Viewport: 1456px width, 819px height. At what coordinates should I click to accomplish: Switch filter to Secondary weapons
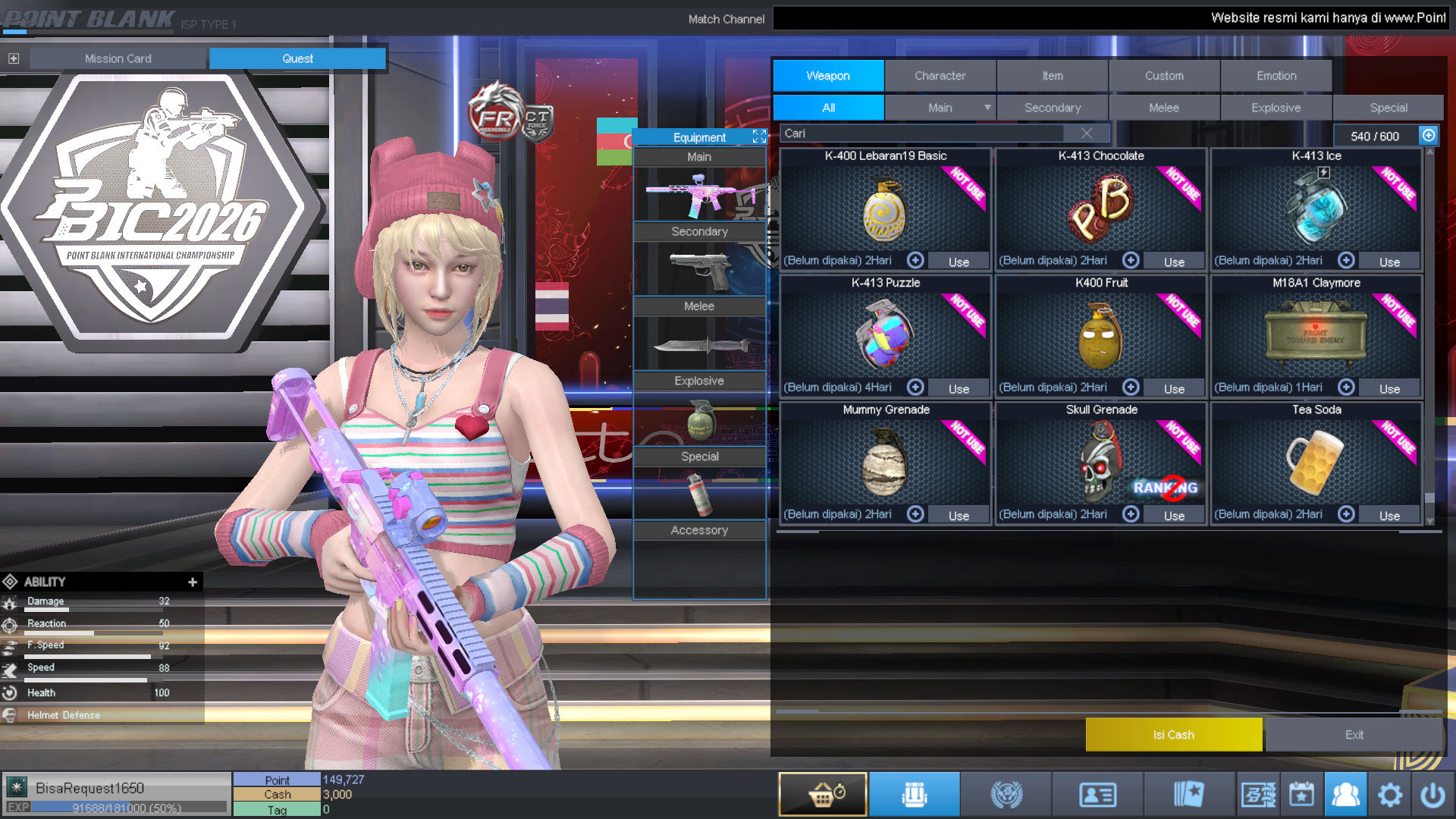tap(1053, 107)
